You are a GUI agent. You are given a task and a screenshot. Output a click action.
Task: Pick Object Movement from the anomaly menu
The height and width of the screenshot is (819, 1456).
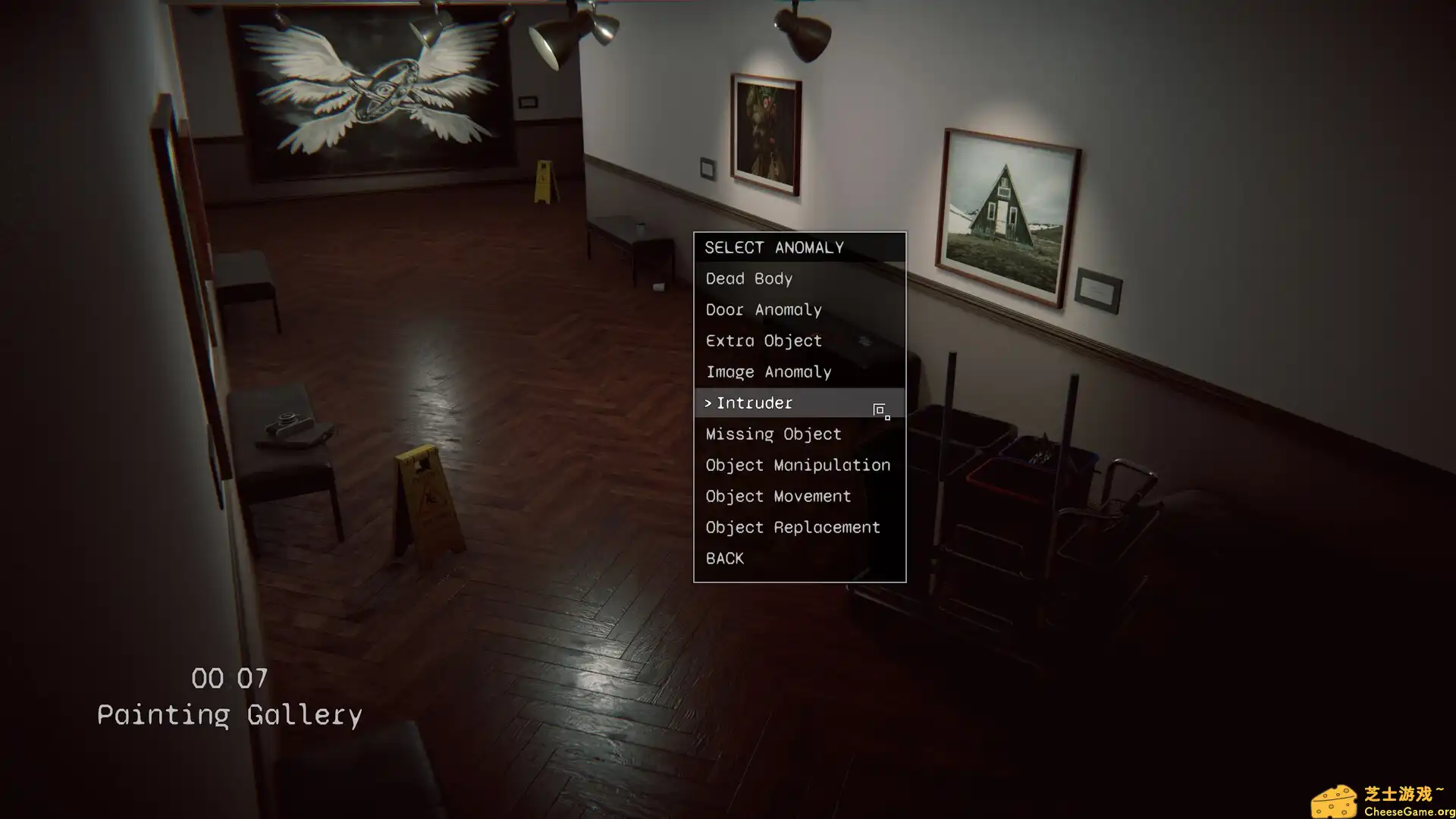click(x=777, y=496)
